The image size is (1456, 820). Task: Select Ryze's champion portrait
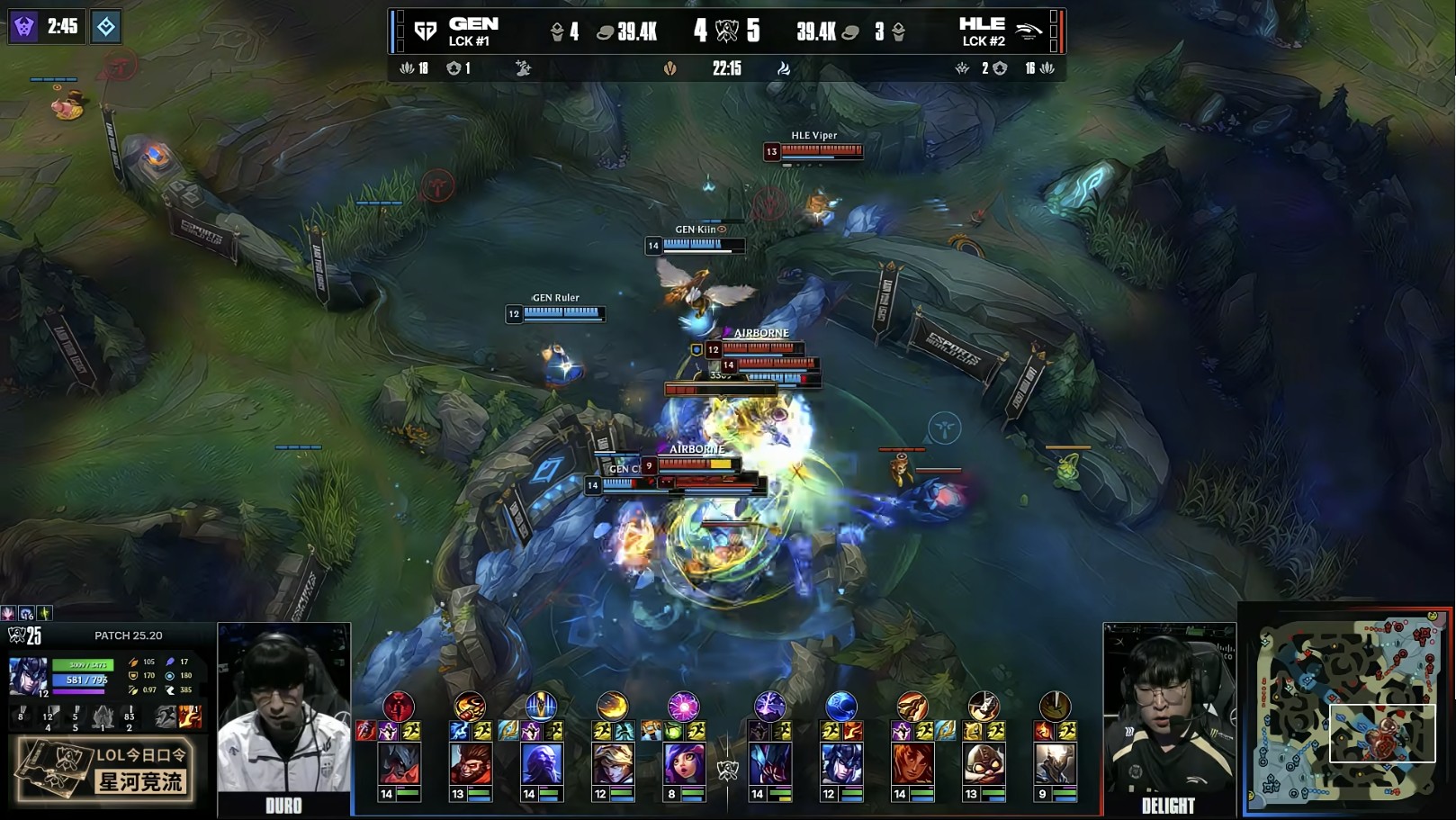point(541,764)
